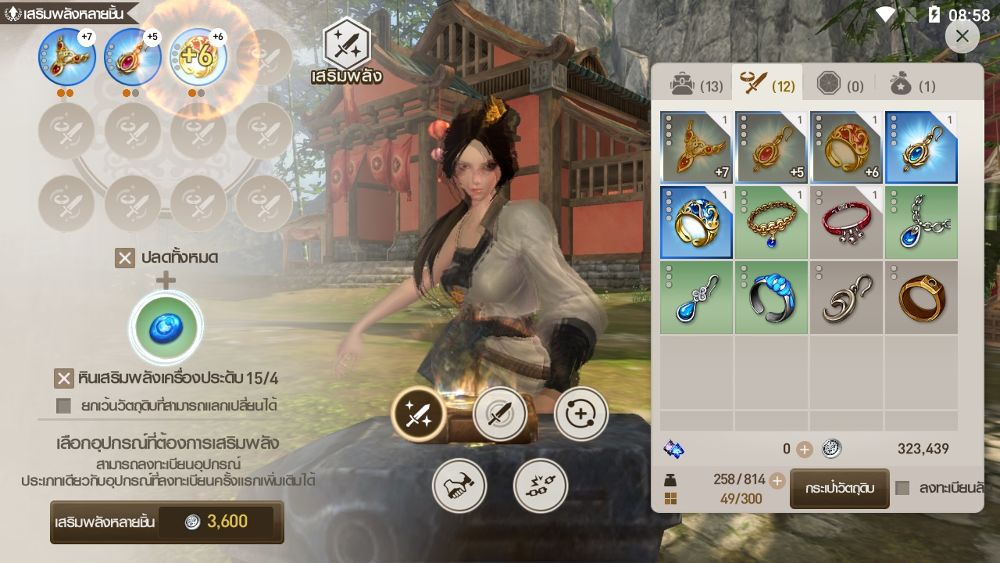Open the inventory tab showing 0
Screen dimensions: 1000x563
click(840, 85)
